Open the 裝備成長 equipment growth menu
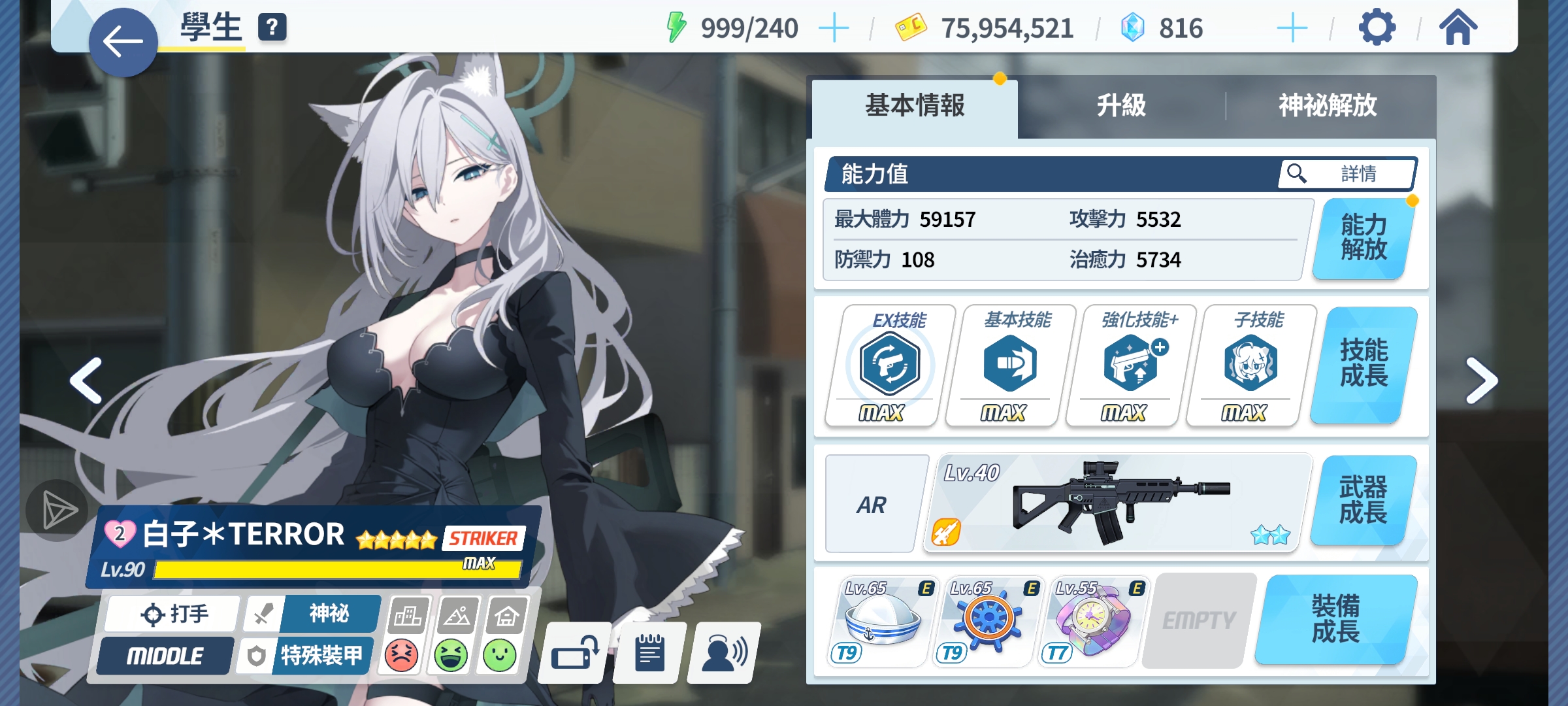Screen dimensions: 1568x706 point(1336,620)
